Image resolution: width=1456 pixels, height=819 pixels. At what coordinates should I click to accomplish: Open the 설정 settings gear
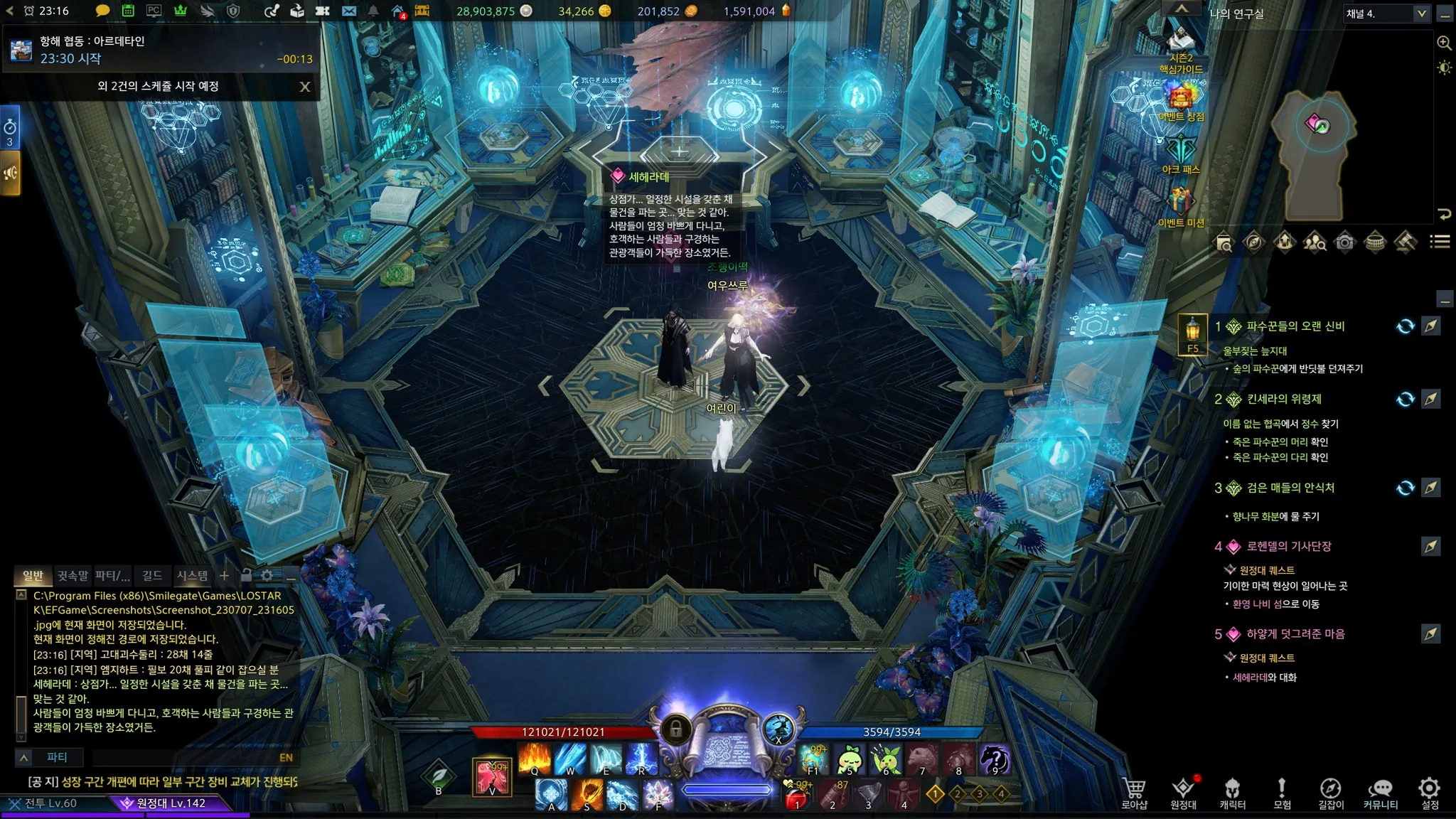tap(1429, 793)
